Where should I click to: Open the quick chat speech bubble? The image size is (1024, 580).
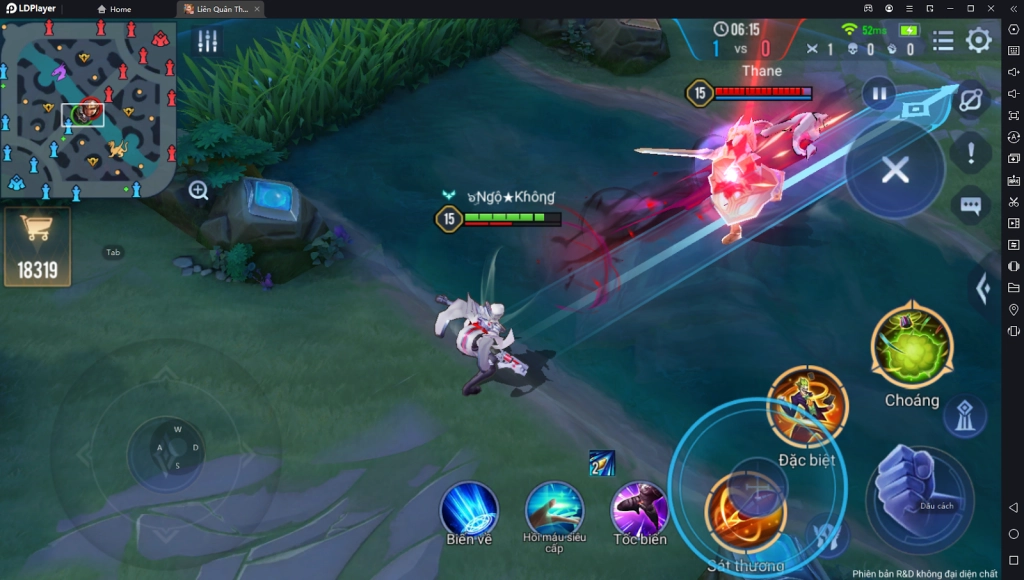pyautogui.click(x=970, y=205)
